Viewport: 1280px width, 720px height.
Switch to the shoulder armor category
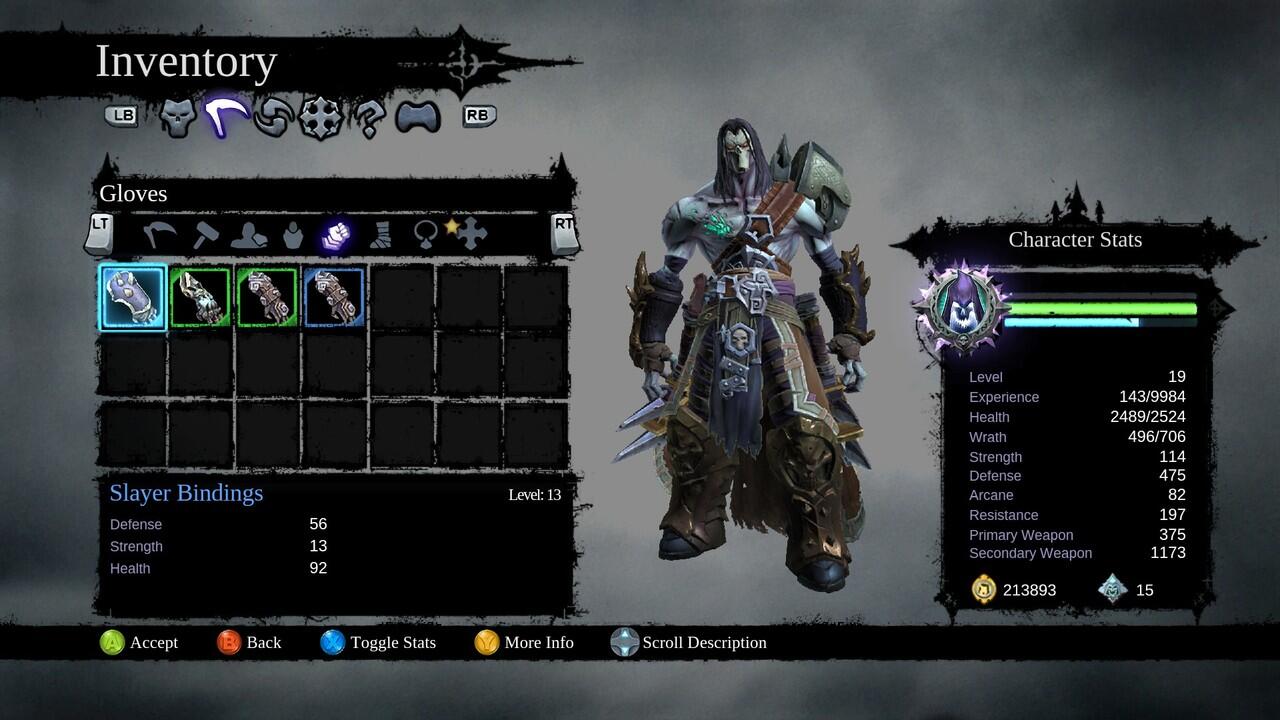[249, 235]
